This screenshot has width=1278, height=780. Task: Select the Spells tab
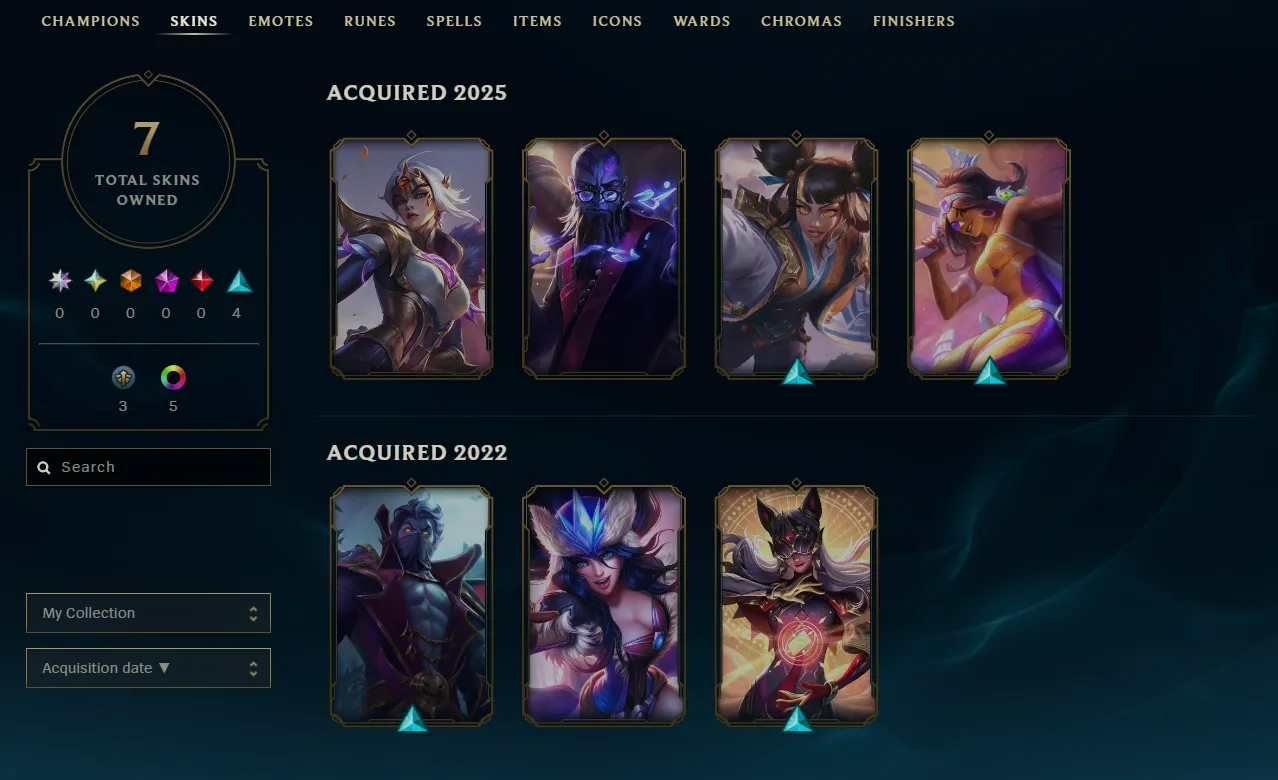tap(454, 21)
